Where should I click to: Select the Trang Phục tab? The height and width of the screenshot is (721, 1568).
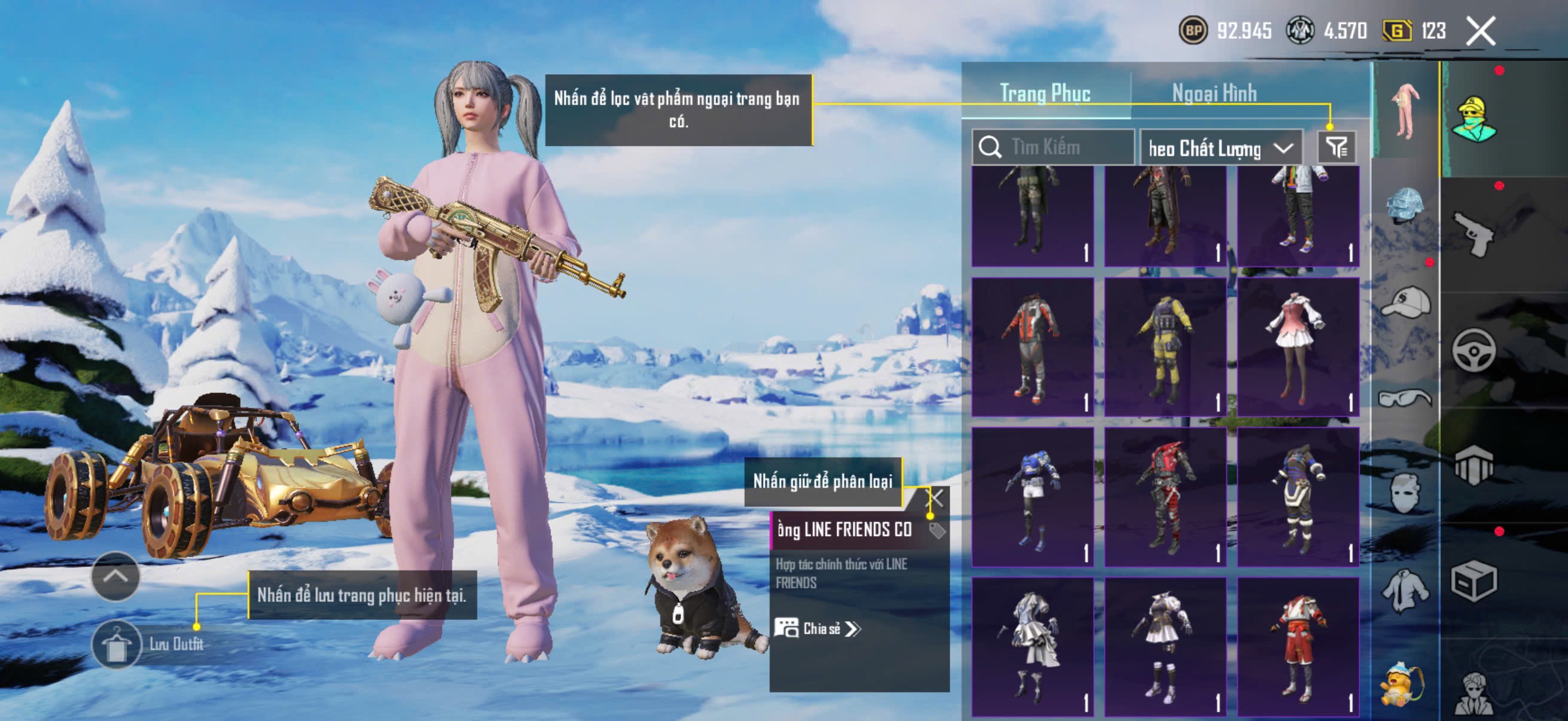(1045, 93)
